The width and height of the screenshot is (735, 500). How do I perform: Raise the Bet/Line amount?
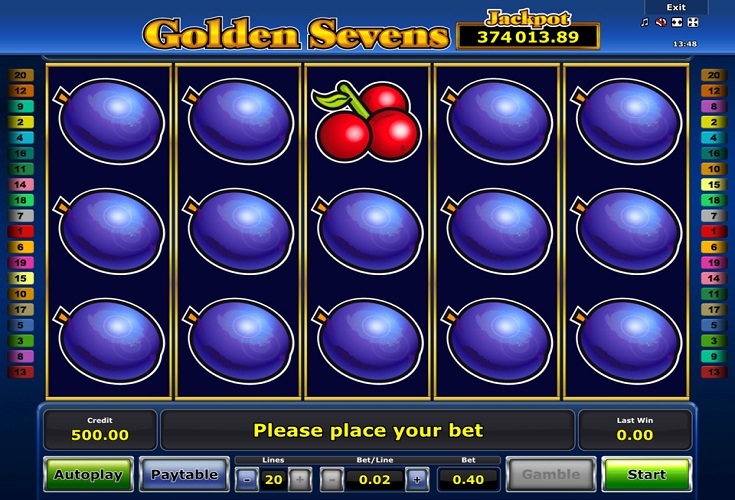click(x=416, y=479)
